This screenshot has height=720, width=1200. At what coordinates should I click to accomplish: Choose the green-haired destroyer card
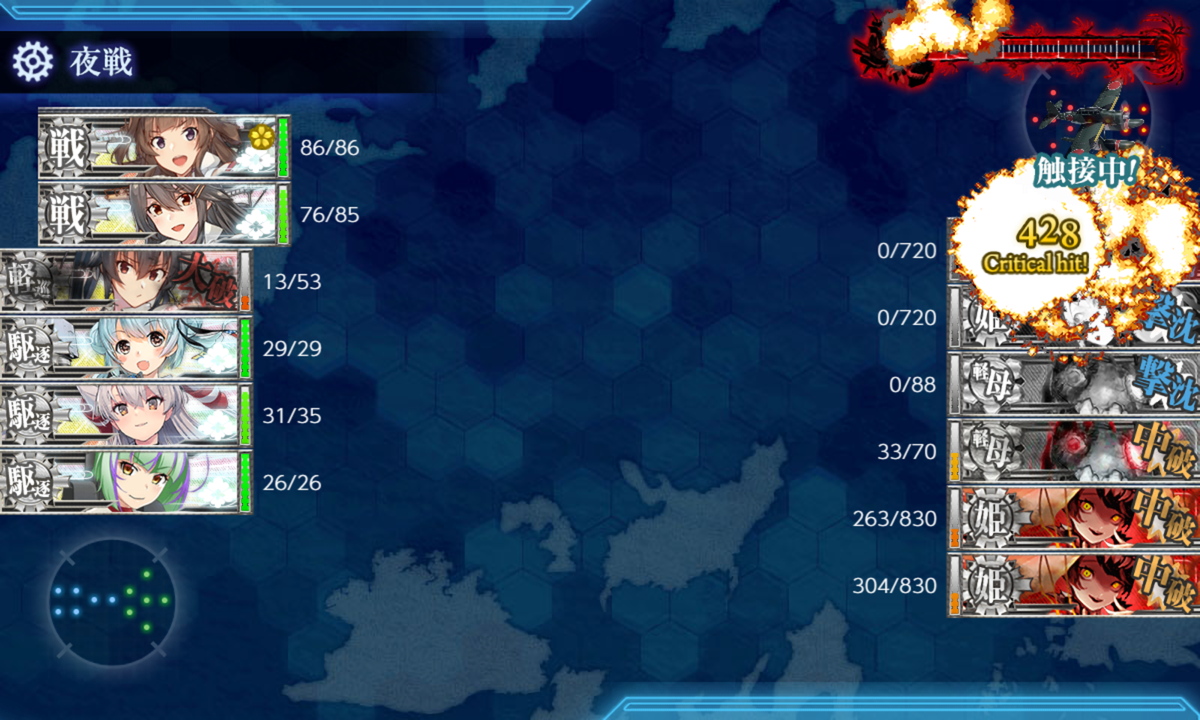[x=125, y=482]
